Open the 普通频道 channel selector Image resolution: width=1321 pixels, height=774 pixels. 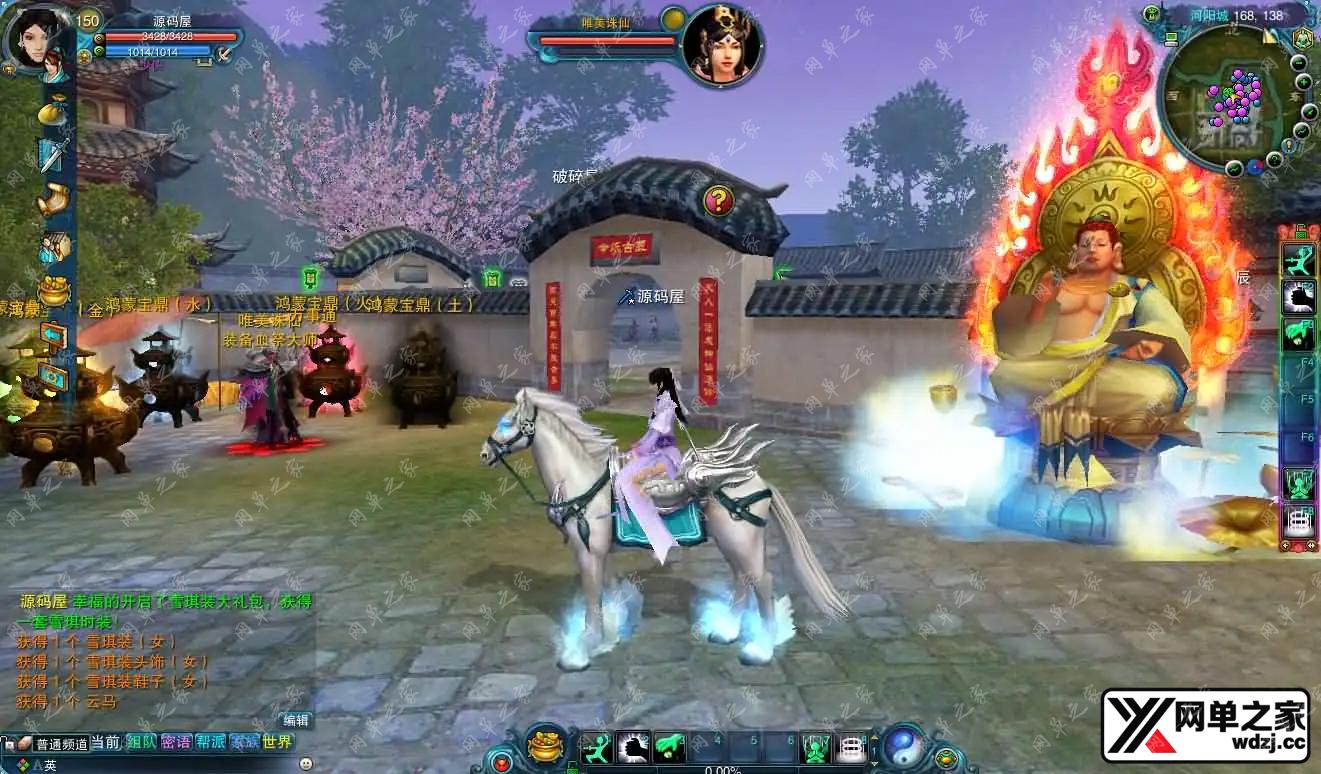pos(60,744)
